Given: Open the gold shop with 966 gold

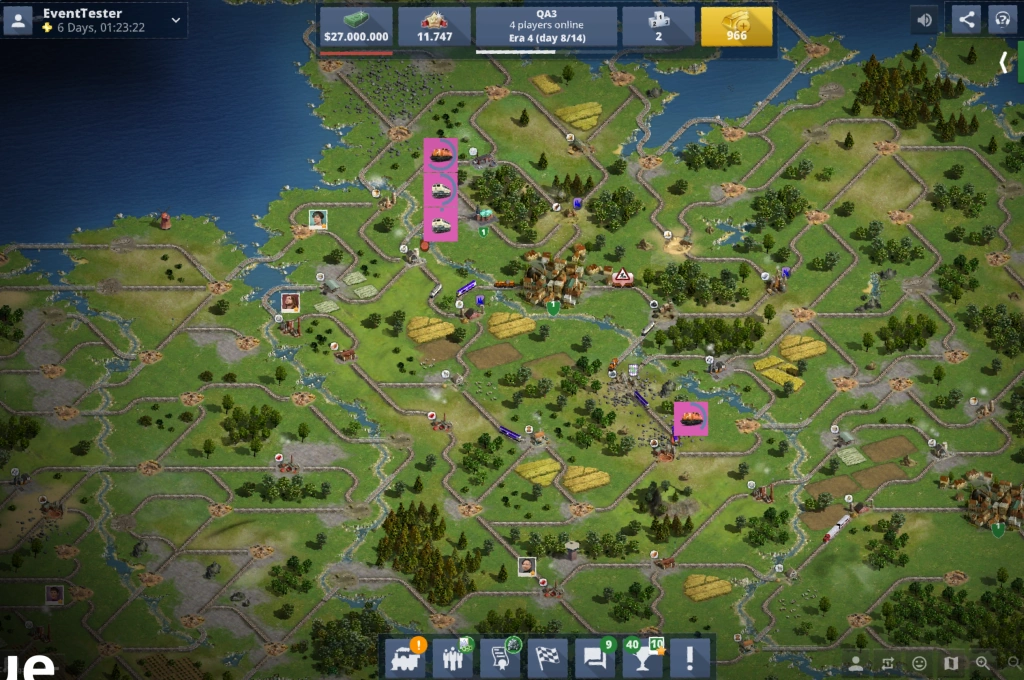Looking at the screenshot, I should pos(736,27).
